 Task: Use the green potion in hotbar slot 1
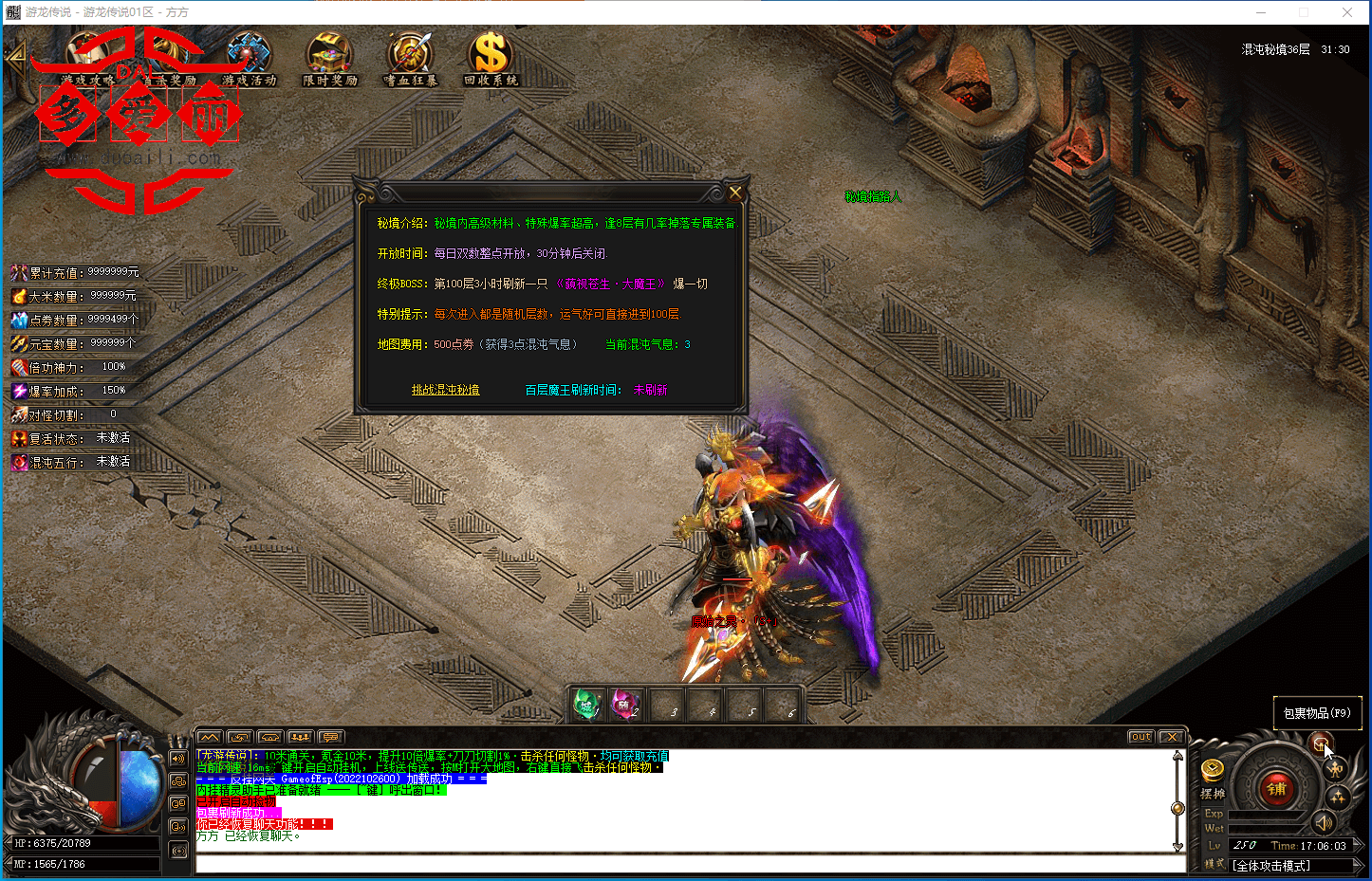click(586, 706)
